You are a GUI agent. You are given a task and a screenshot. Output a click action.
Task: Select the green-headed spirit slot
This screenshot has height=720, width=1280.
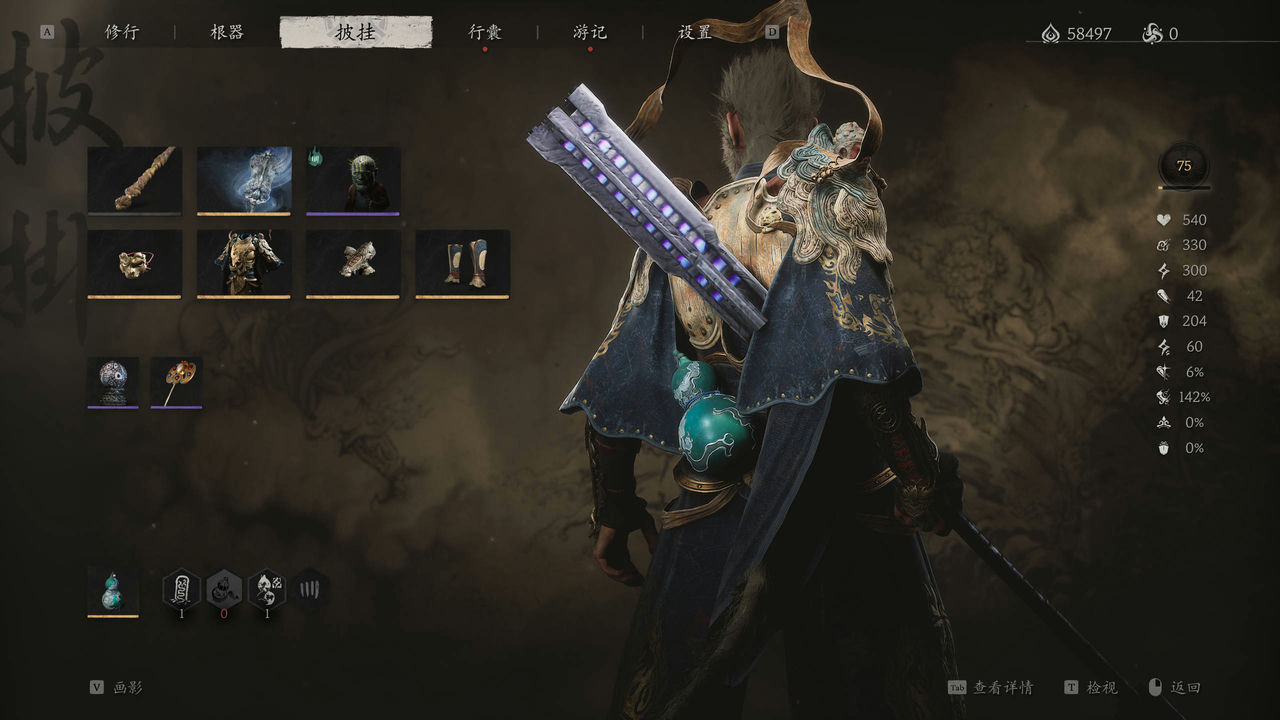(353, 180)
